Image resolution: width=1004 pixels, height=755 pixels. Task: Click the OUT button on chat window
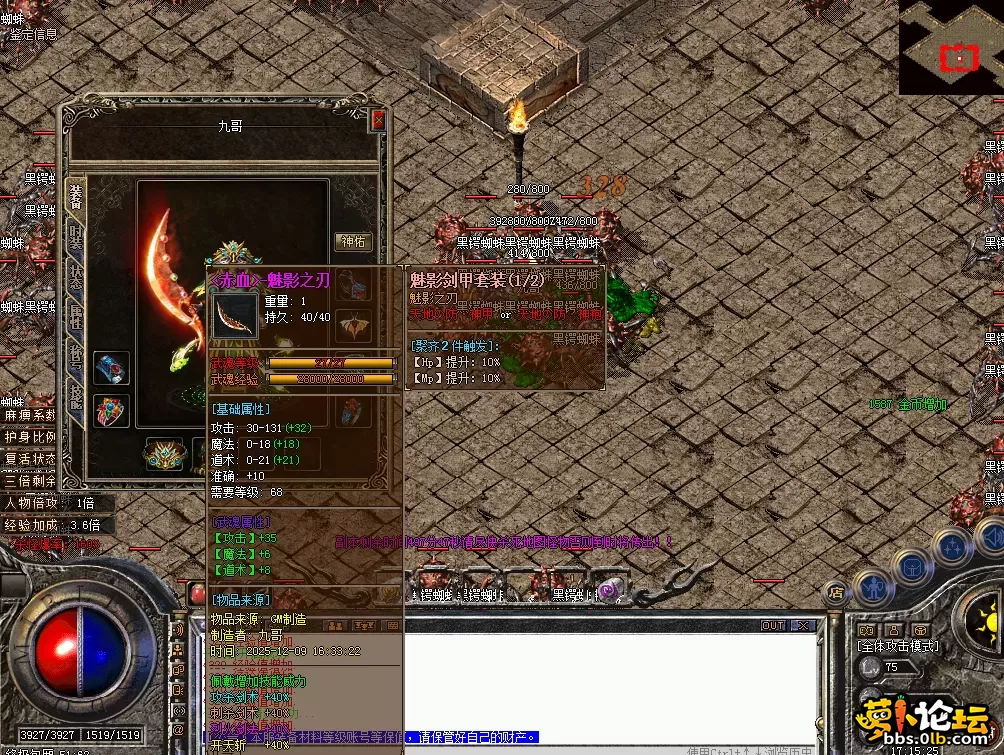point(772,626)
